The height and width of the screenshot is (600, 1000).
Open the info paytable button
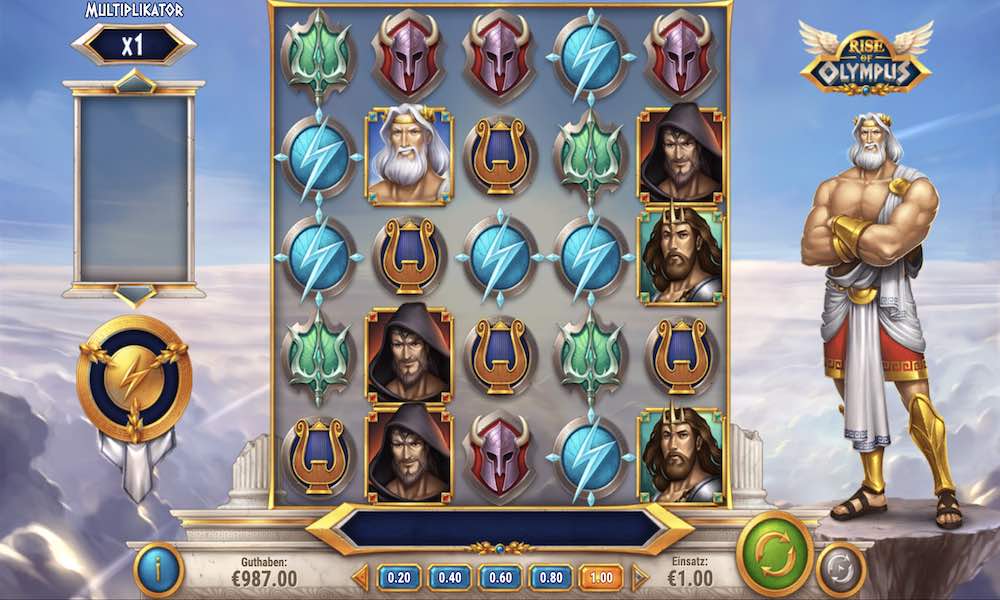(158, 570)
